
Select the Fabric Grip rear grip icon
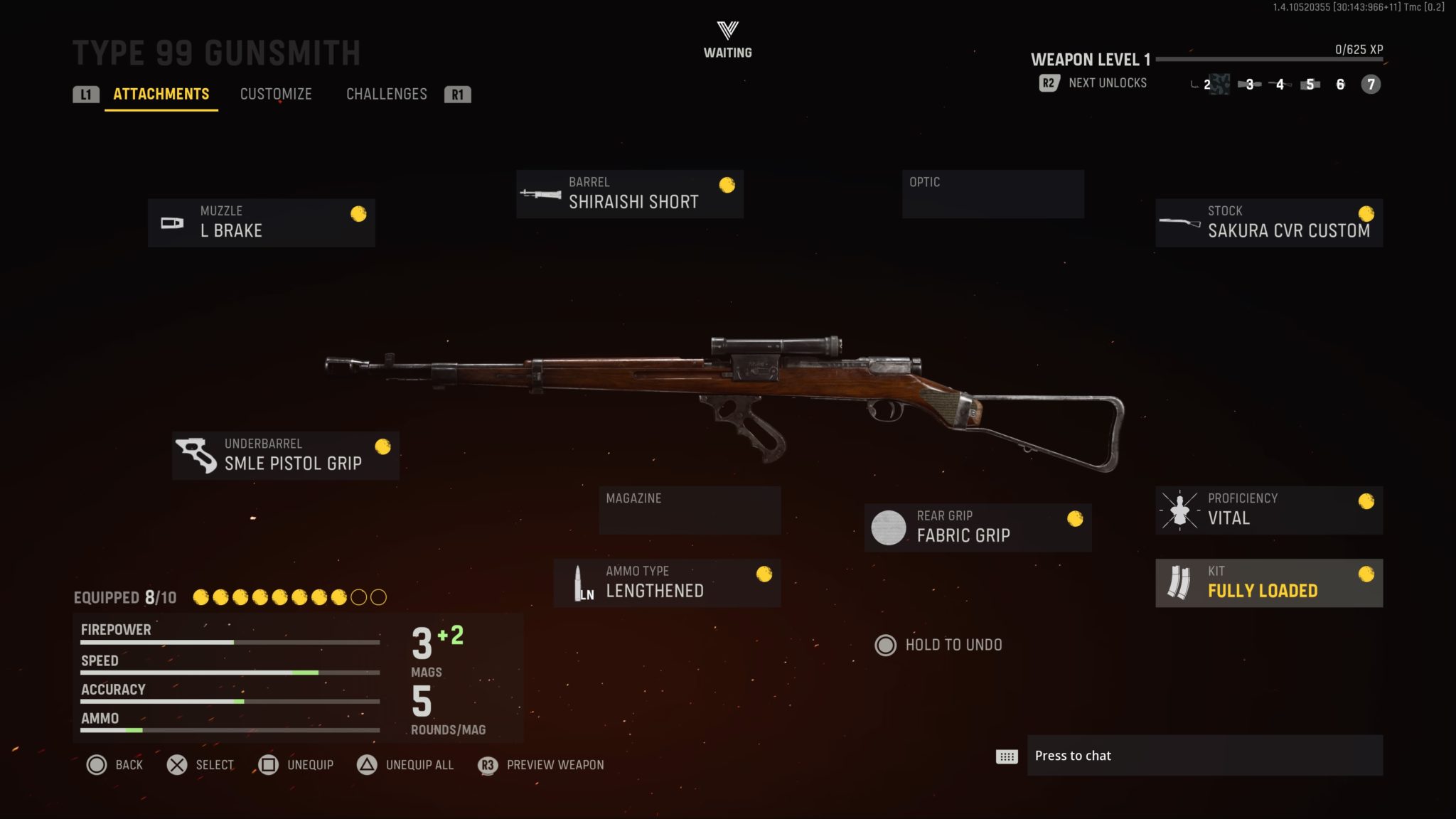point(889,528)
